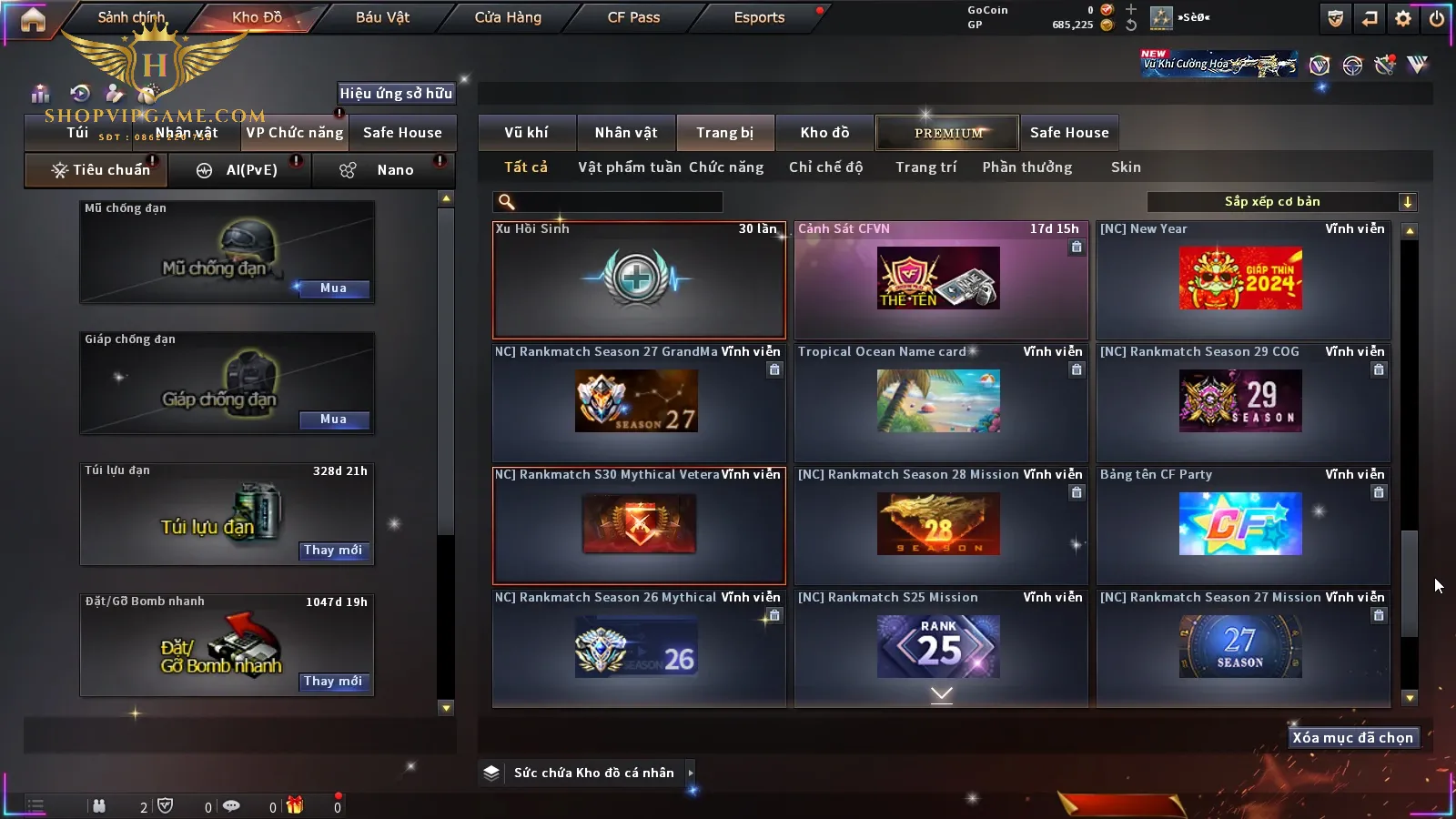Select the Xu Hồi Sinh item

tap(638, 279)
